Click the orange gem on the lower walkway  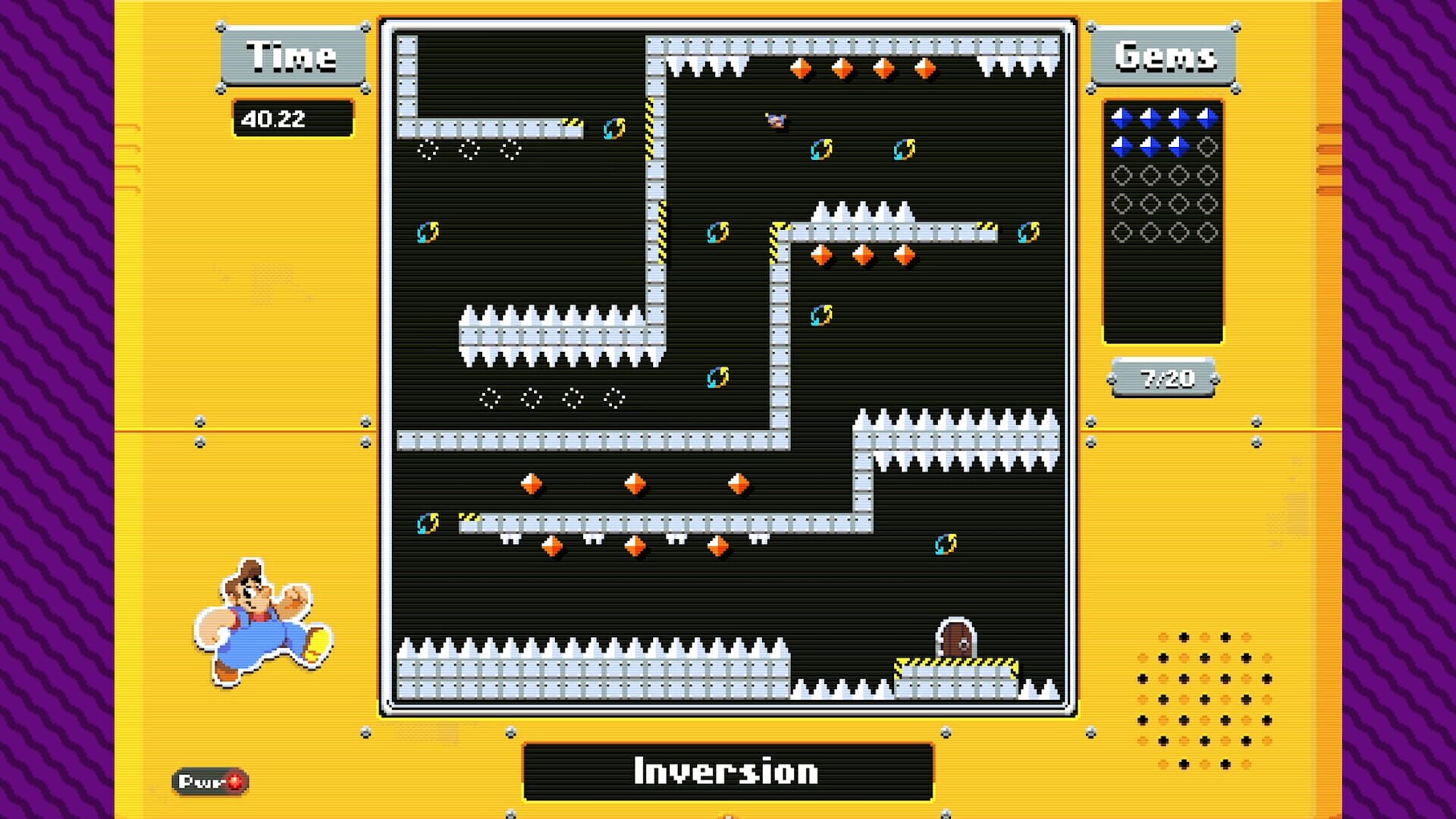[633, 548]
